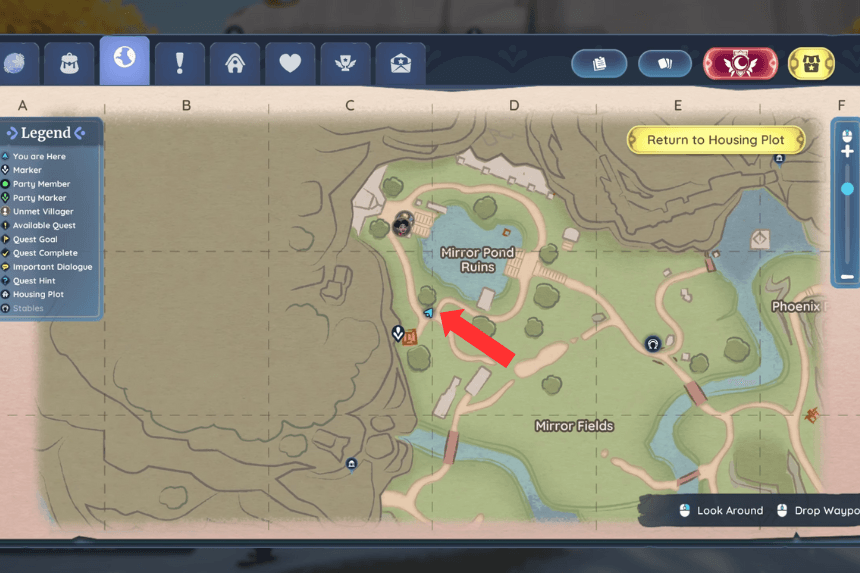Open the trophy accomplishments tab
Viewport: 860px width, 573px height.
coord(345,63)
